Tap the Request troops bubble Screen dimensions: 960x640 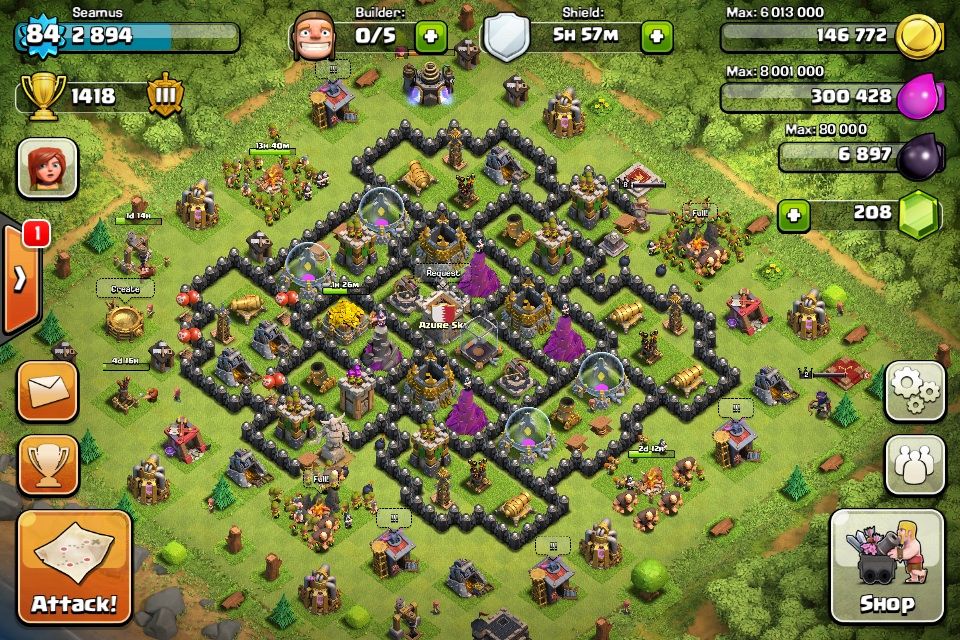442,273
